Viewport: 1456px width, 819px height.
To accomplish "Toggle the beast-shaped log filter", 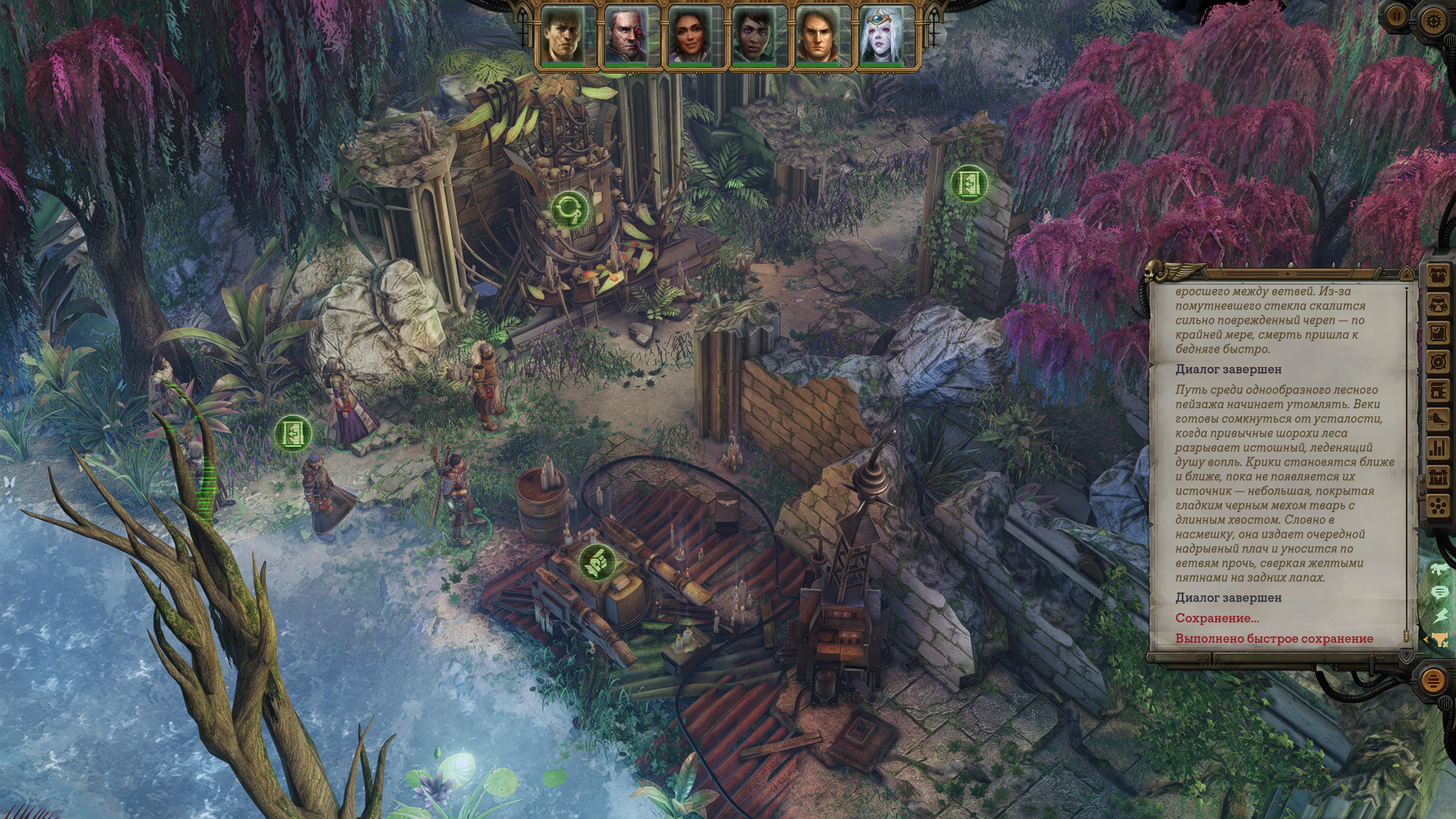I will pos(1439,568).
